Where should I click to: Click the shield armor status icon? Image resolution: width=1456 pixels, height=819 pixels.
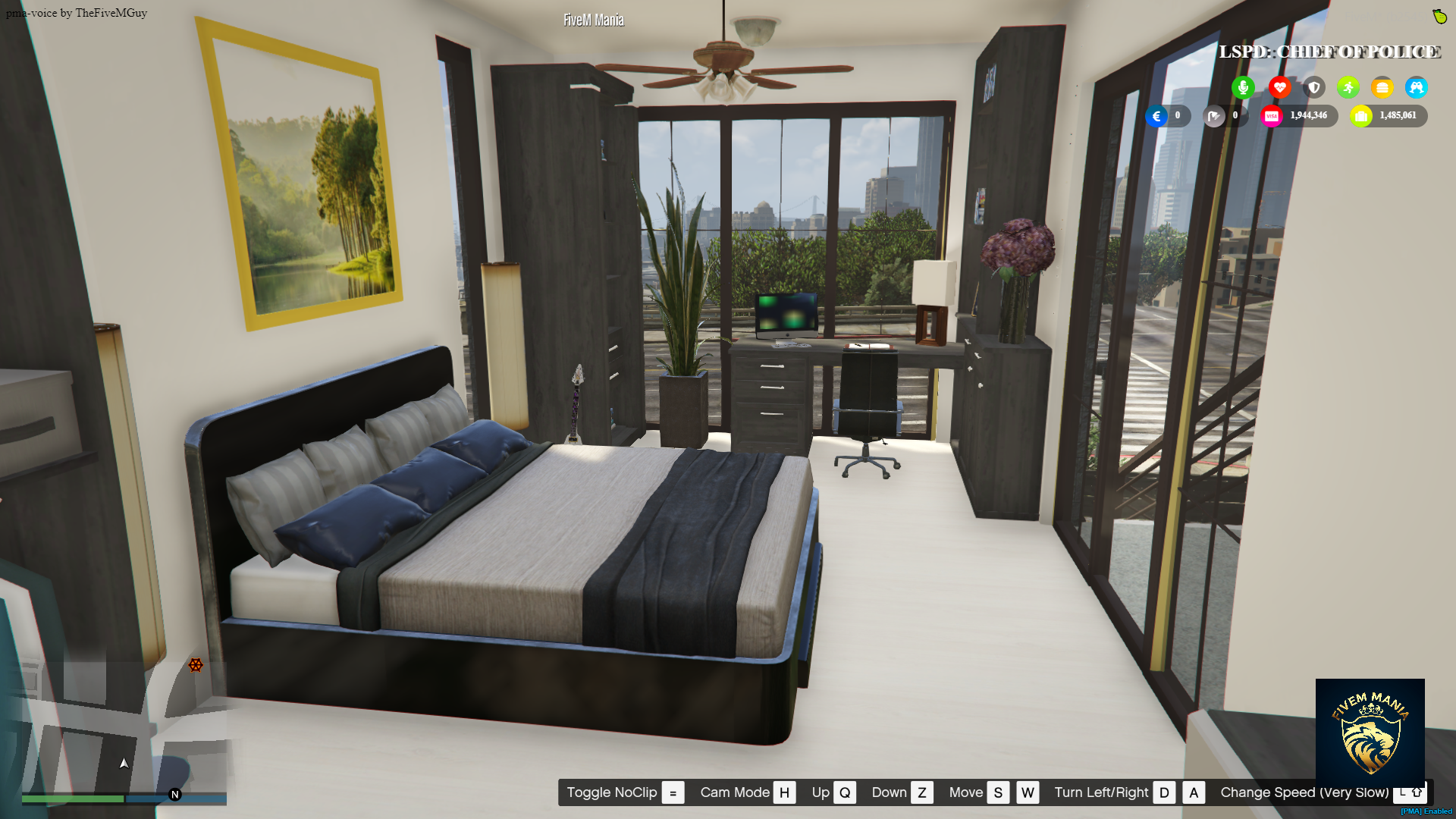click(x=1313, y=87)
